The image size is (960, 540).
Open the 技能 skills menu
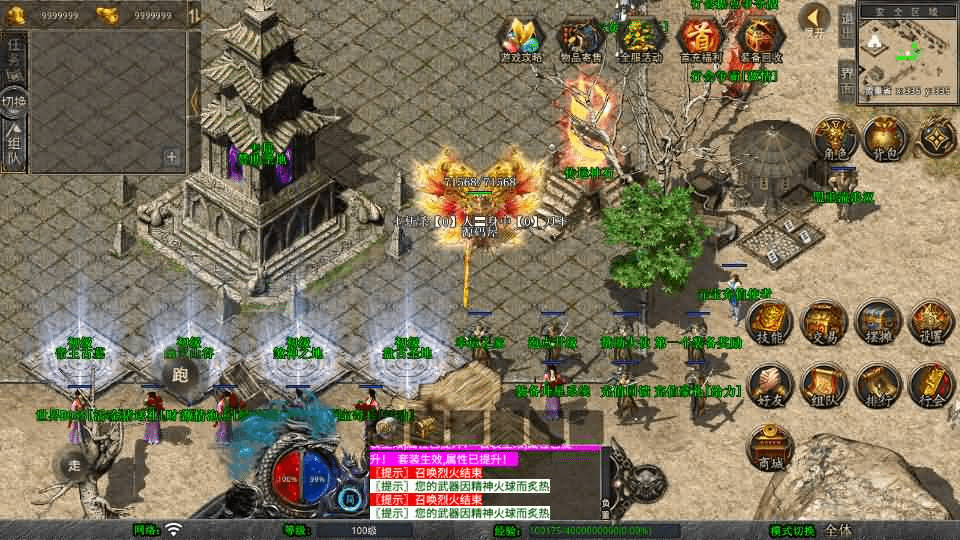[769, 322]
